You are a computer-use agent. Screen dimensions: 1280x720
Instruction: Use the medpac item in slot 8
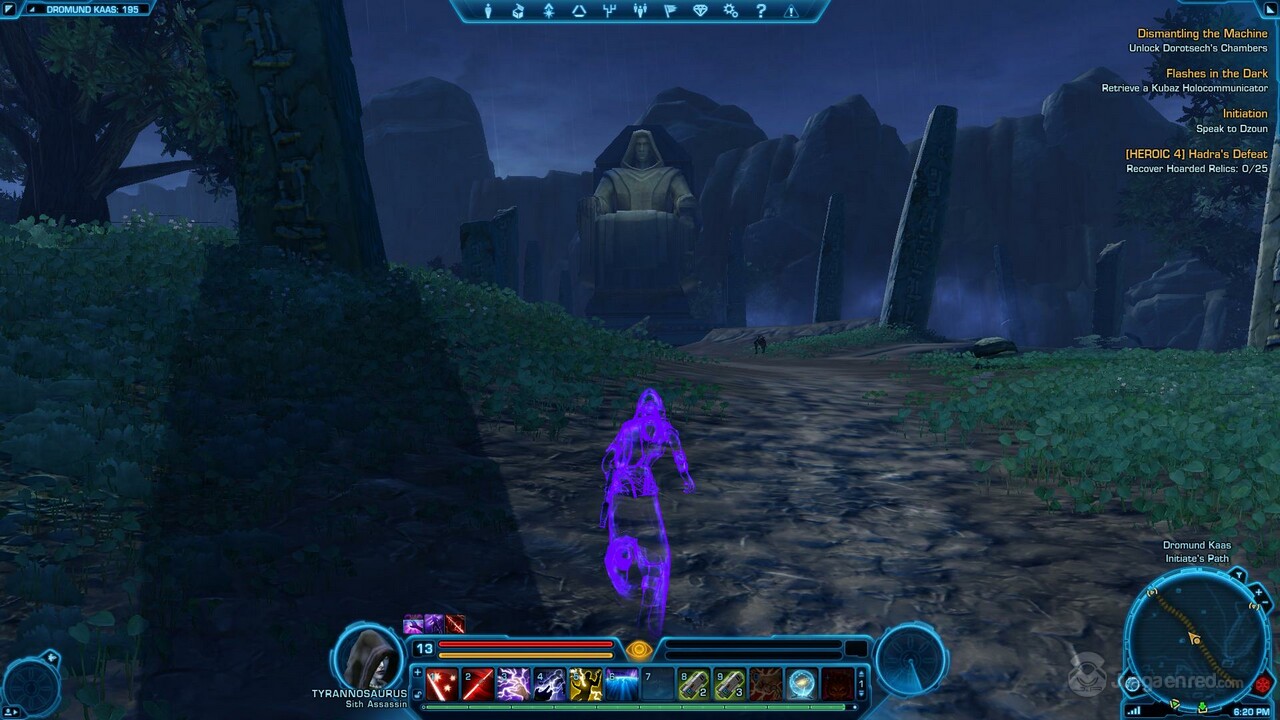(x=696, y=685)
